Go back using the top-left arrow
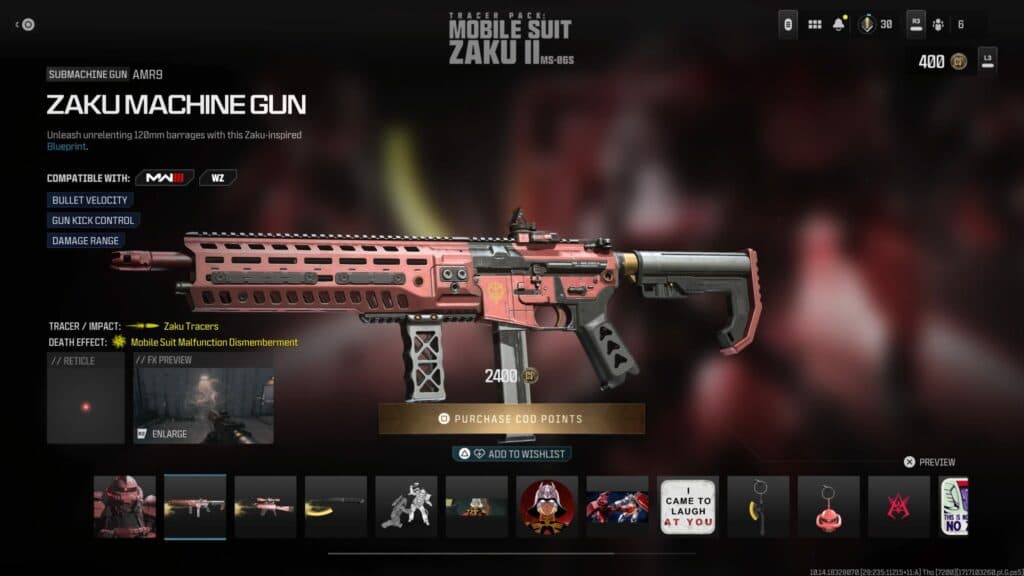Screen dimensions: 1024x576 point(24,25)
